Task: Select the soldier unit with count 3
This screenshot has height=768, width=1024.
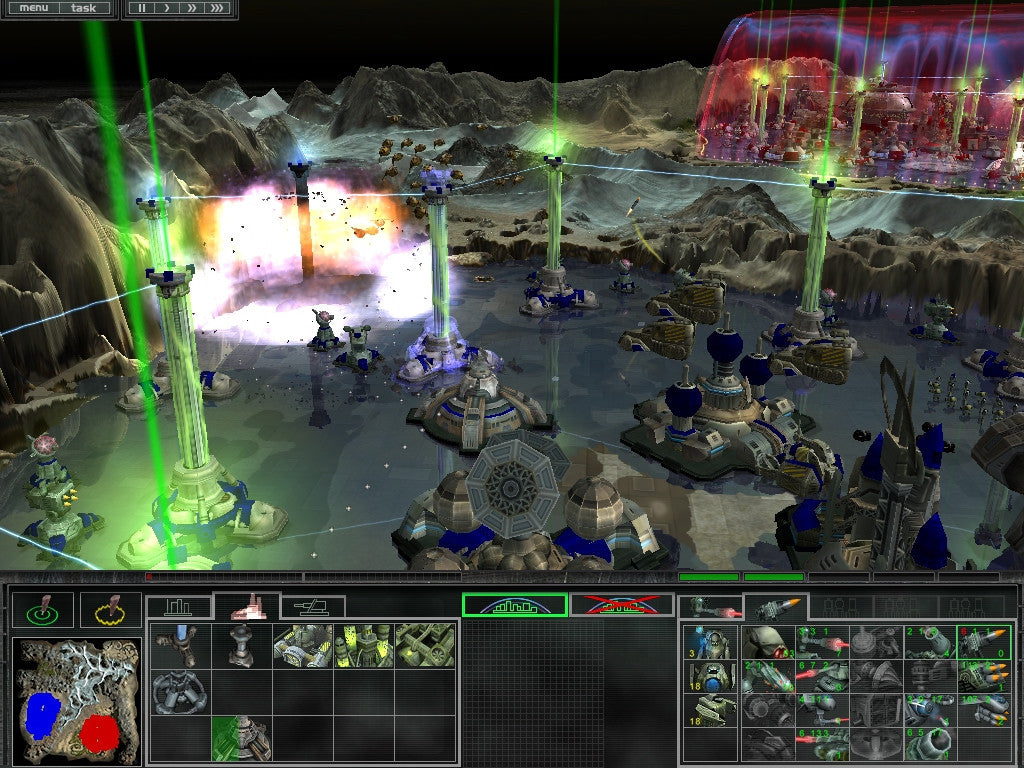Action: tap(711, 643)
